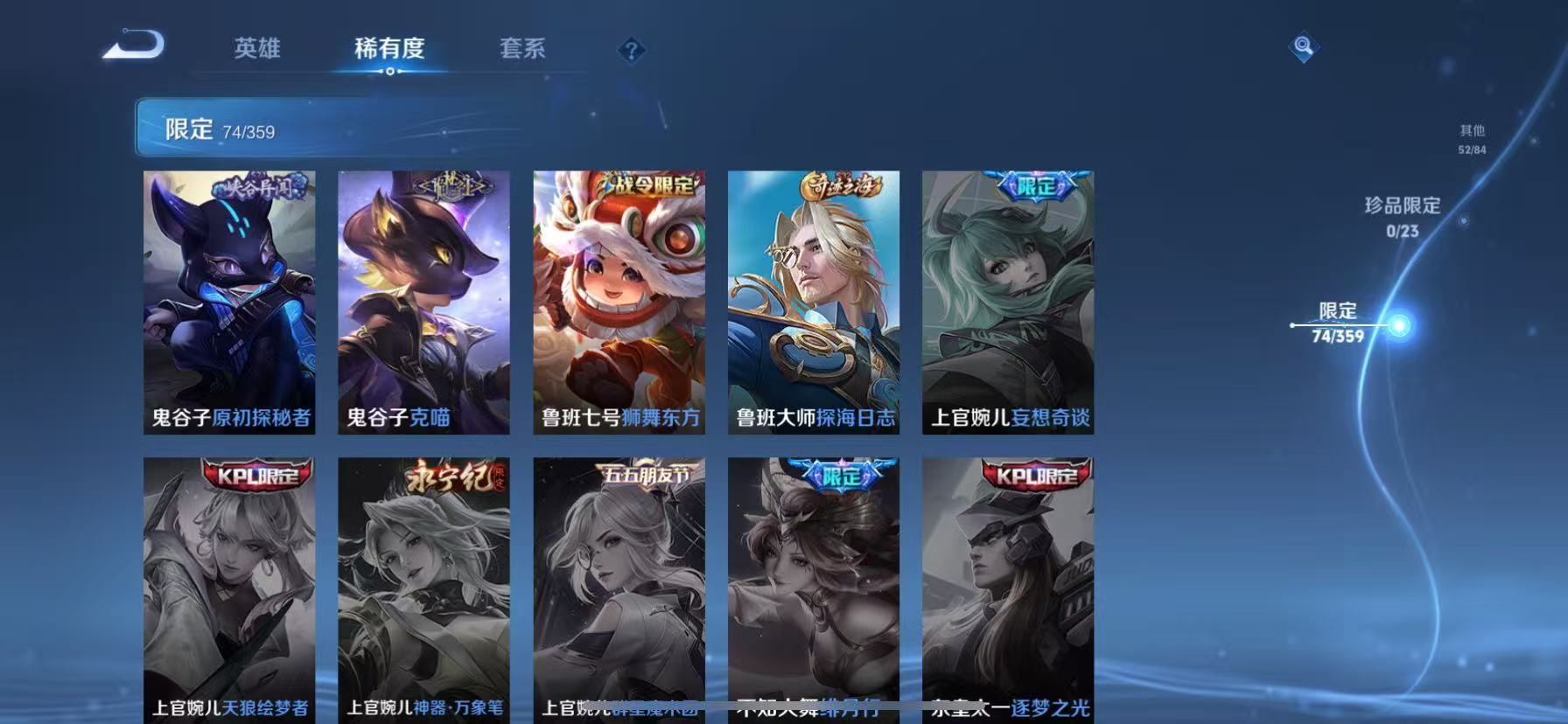Open the 鬼谷子 原初探秘者 skin card
The width and height of the screenshot is (1568, 724).
229,302
